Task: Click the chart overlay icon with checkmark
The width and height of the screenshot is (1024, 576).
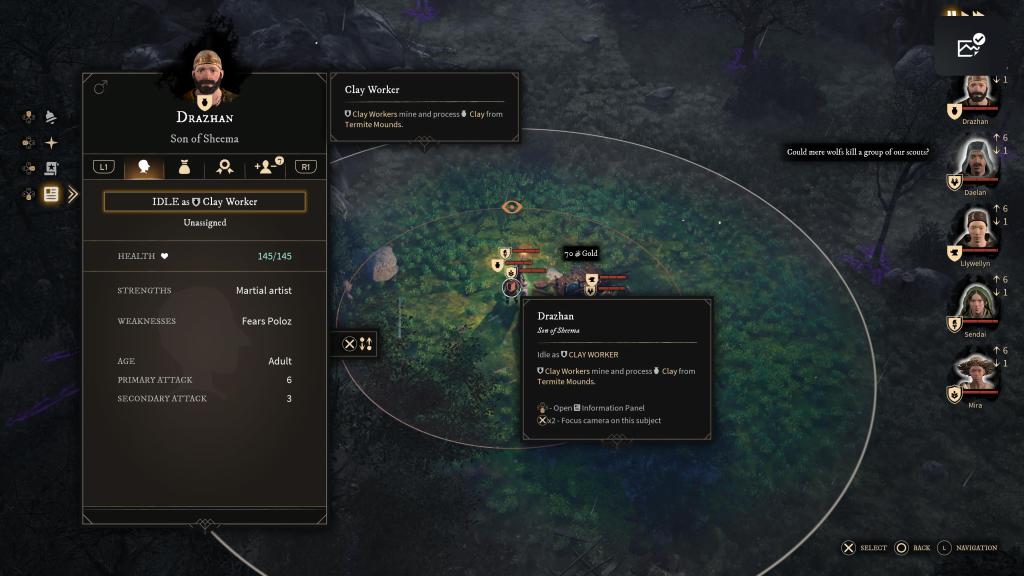Action: (970, 46)
